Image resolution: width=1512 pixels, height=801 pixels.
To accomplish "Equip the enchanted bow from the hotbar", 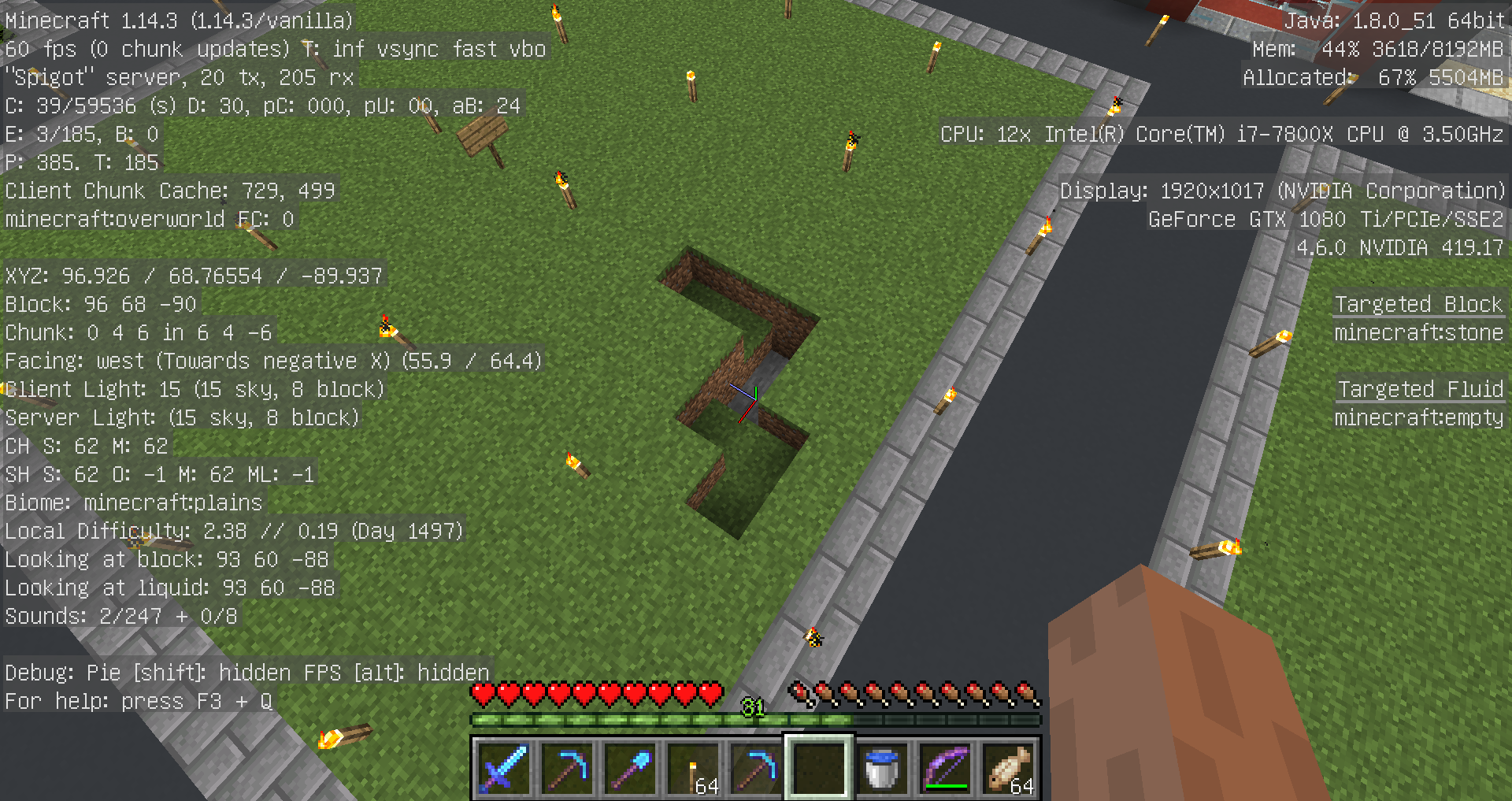I will coord(944,768).
